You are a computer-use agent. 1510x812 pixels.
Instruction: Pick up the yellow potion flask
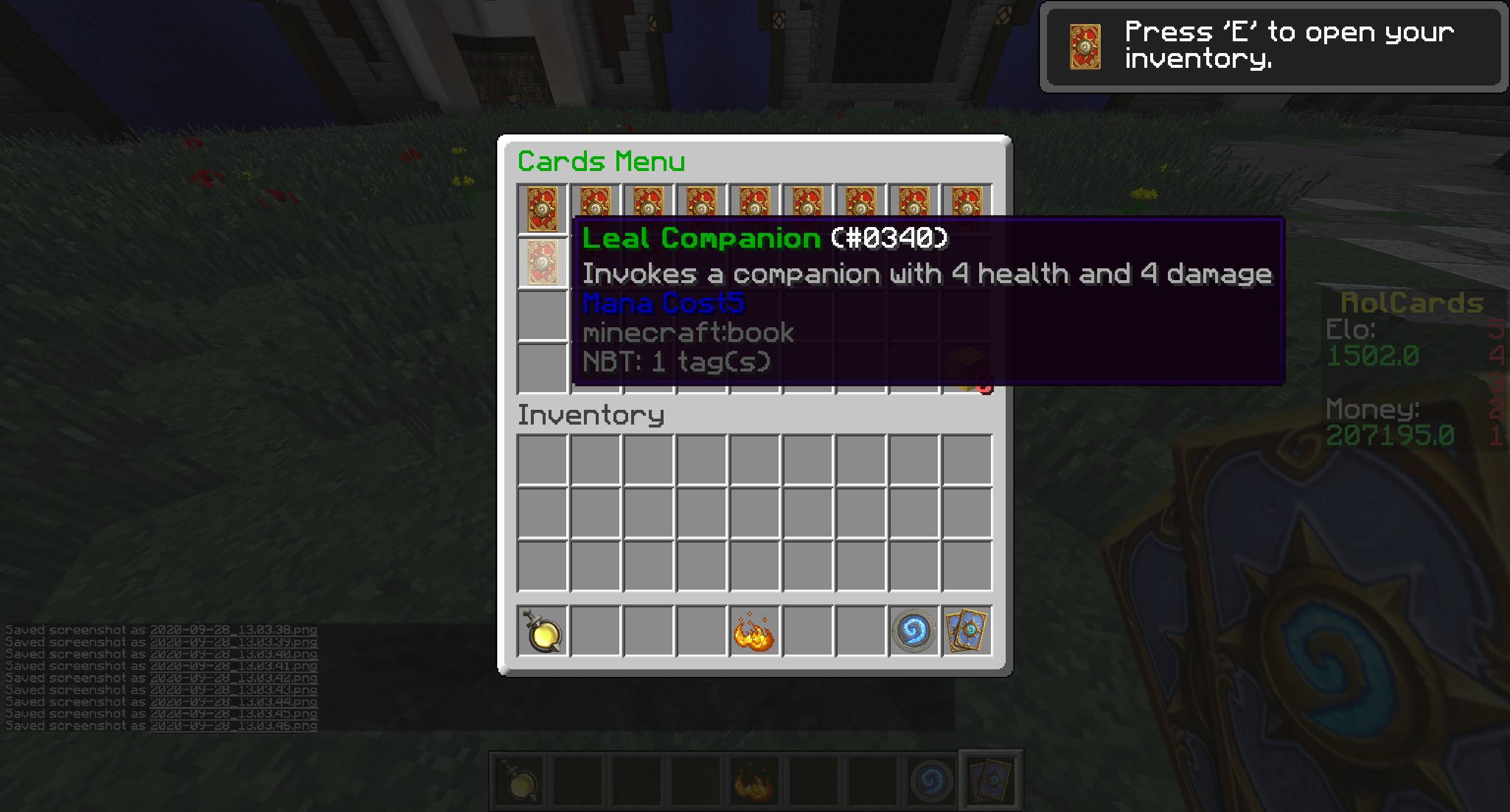coord(542,632)
